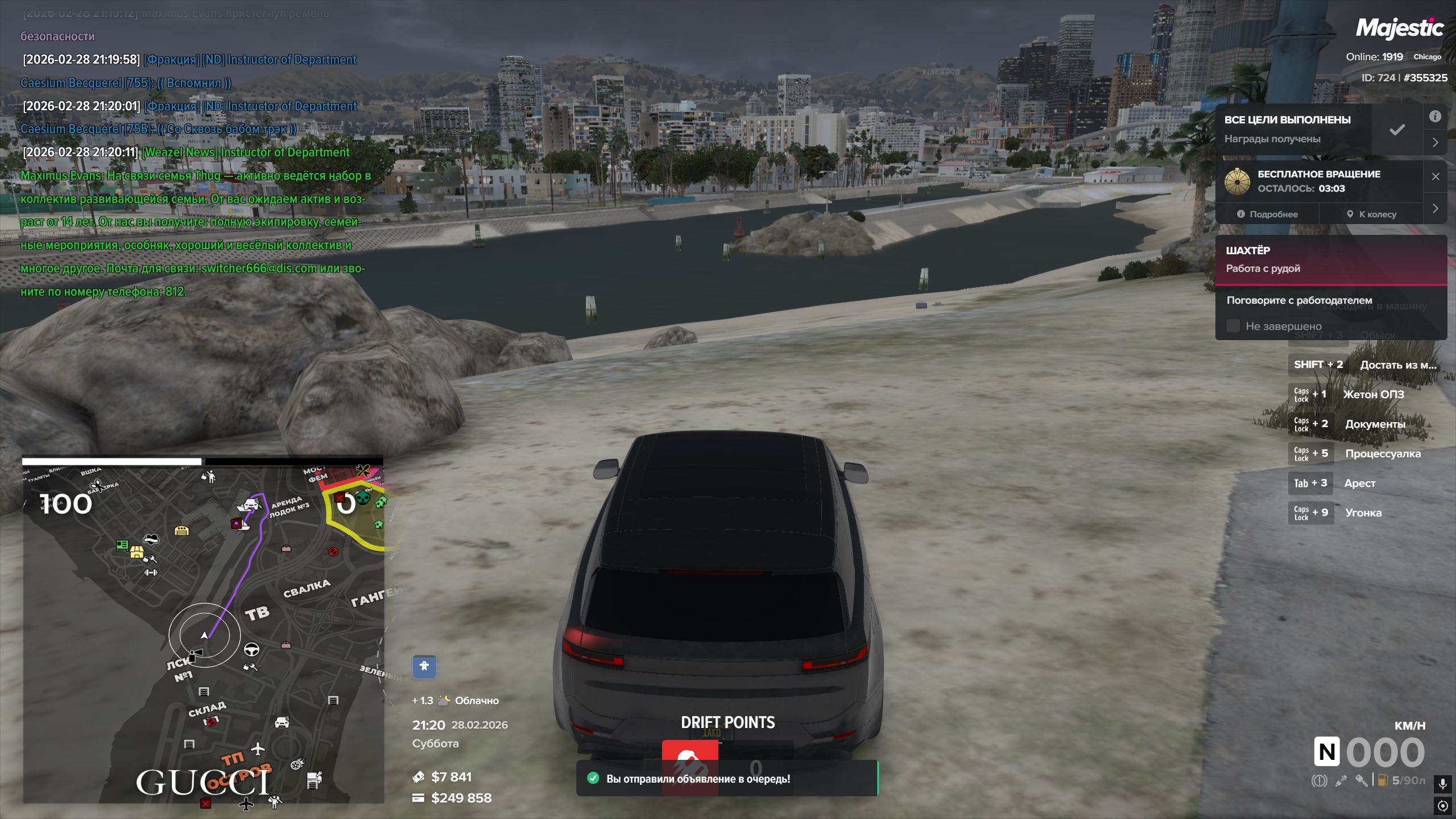Select the golden wheel icon

click(x=1237, y=181)
